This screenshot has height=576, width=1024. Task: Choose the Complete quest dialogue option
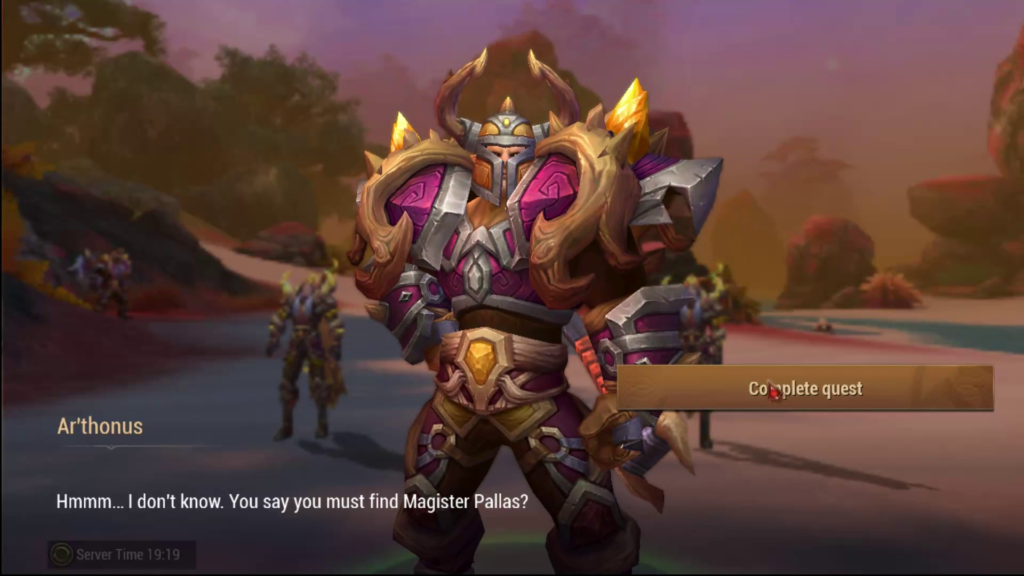pyautogui.click(x=805, y=389)
